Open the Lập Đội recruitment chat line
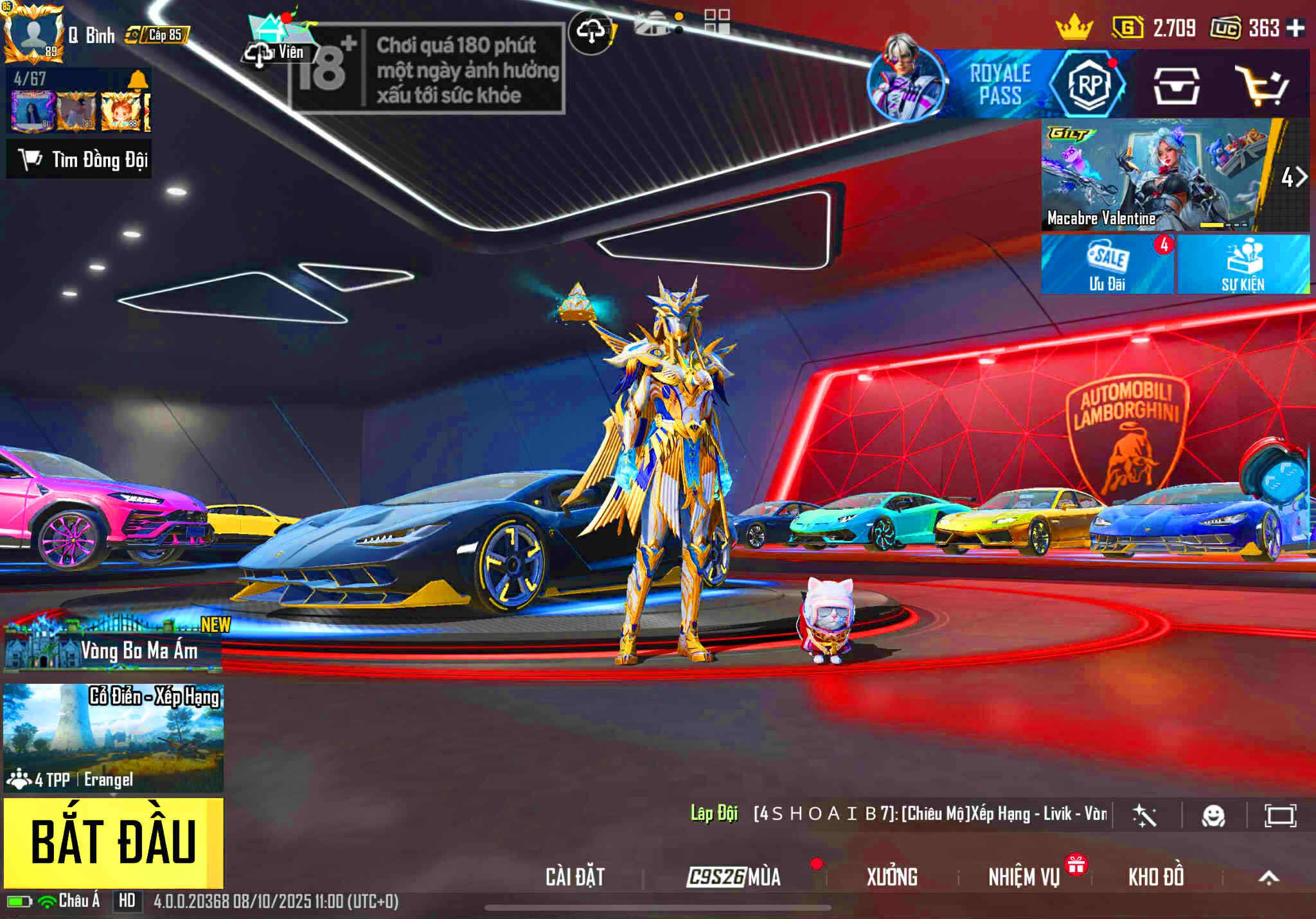 (898, 814)
